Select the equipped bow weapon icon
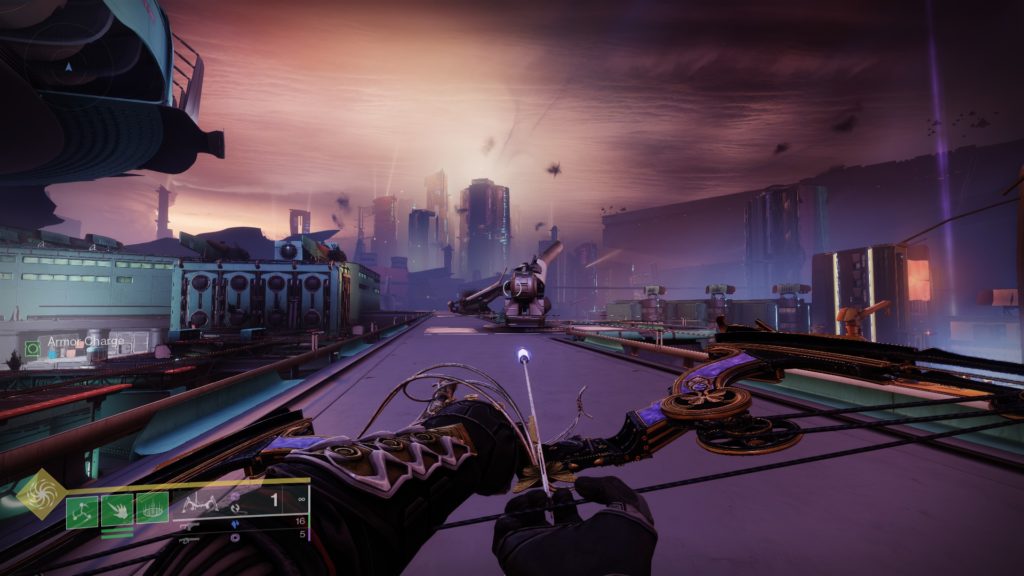This screenshot has height=576, width=1024. (x=201, y=505)
